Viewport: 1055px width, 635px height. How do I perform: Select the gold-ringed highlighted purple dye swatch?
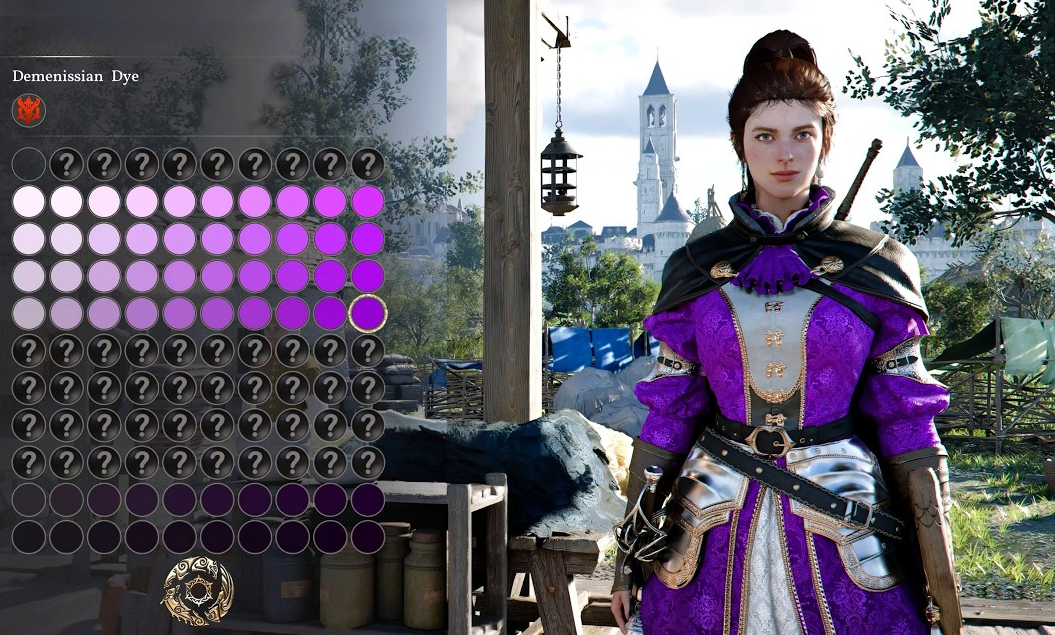coord(368,313)
